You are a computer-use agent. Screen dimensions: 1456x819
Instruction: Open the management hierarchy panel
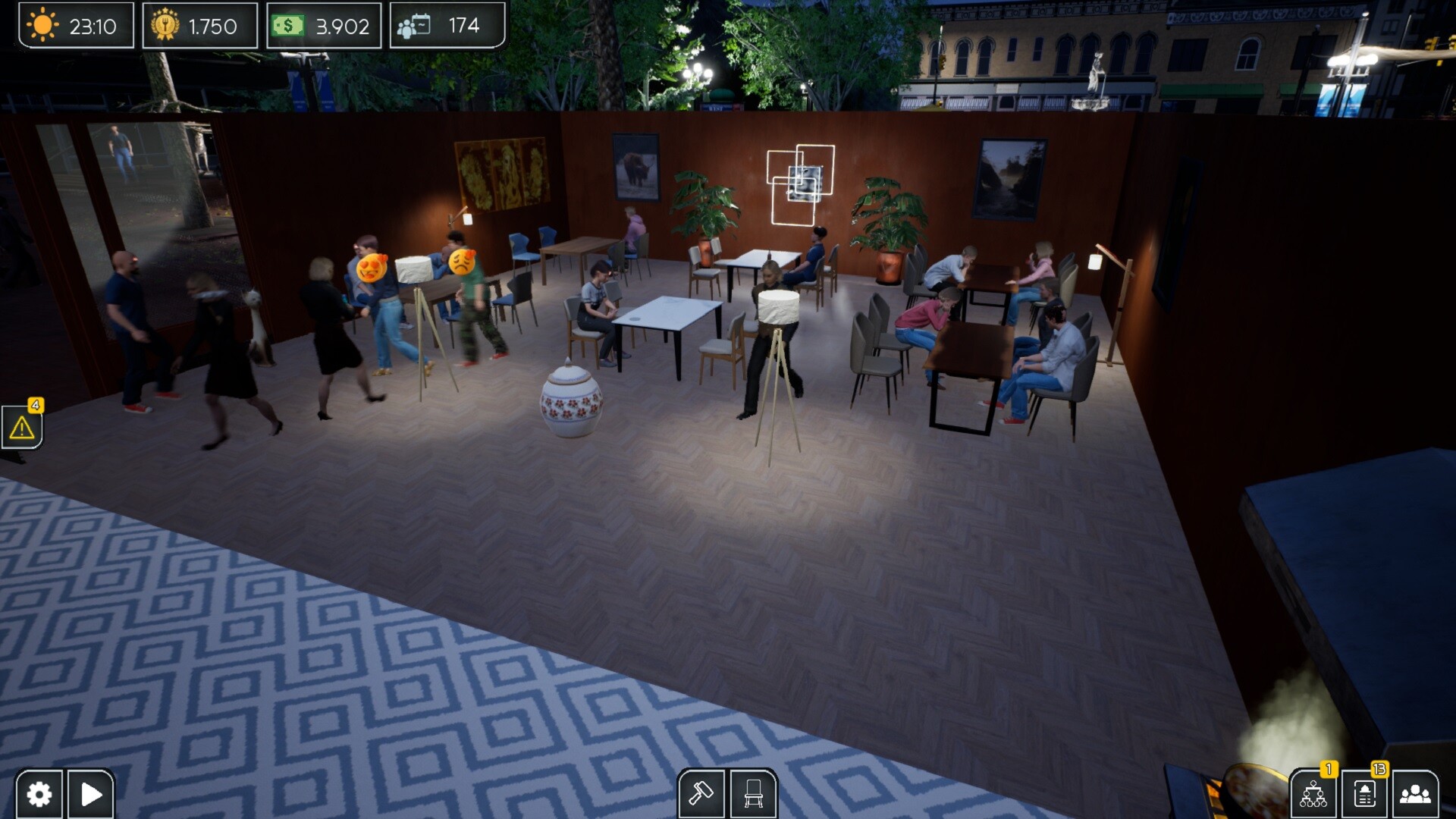1314,793
